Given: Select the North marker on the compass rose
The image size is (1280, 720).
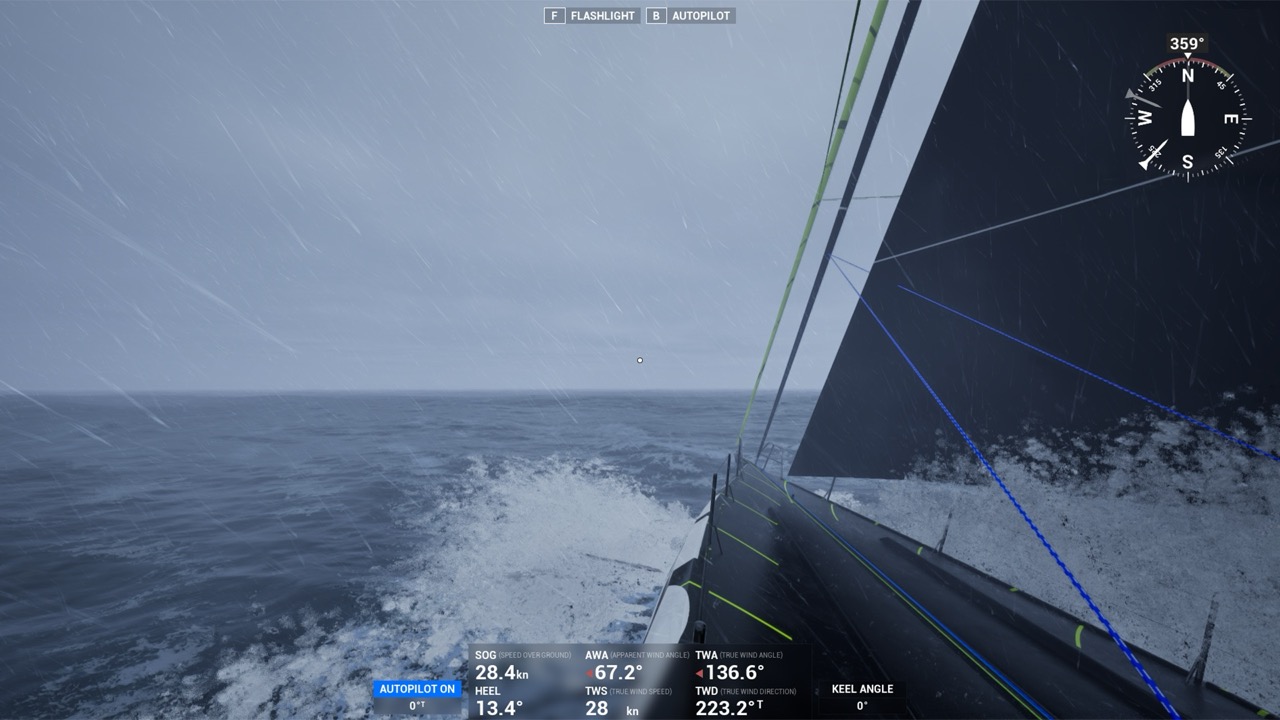Looking at the screenshot, I should (1188, 74).
